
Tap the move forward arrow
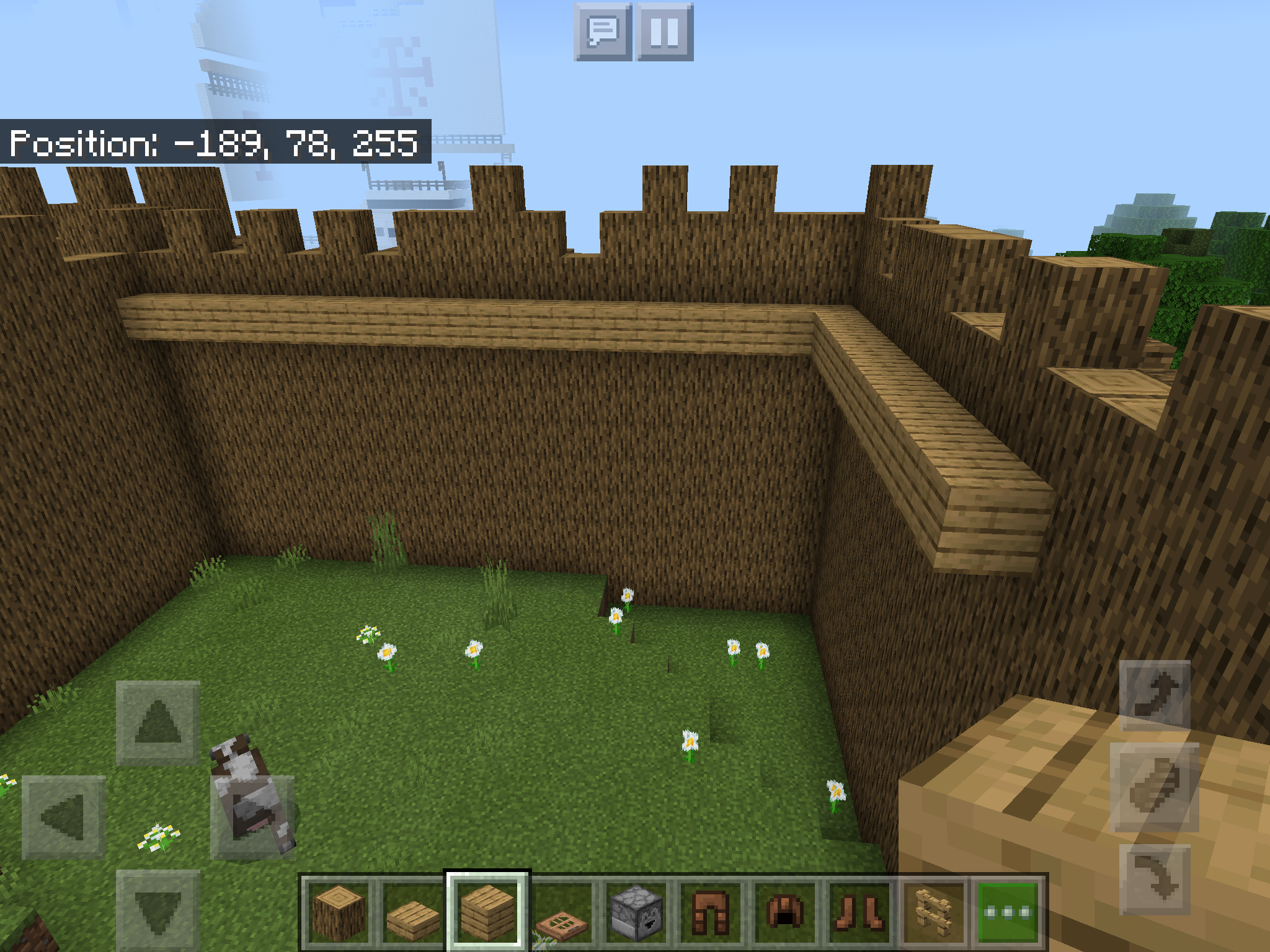[x=158, y=723]
